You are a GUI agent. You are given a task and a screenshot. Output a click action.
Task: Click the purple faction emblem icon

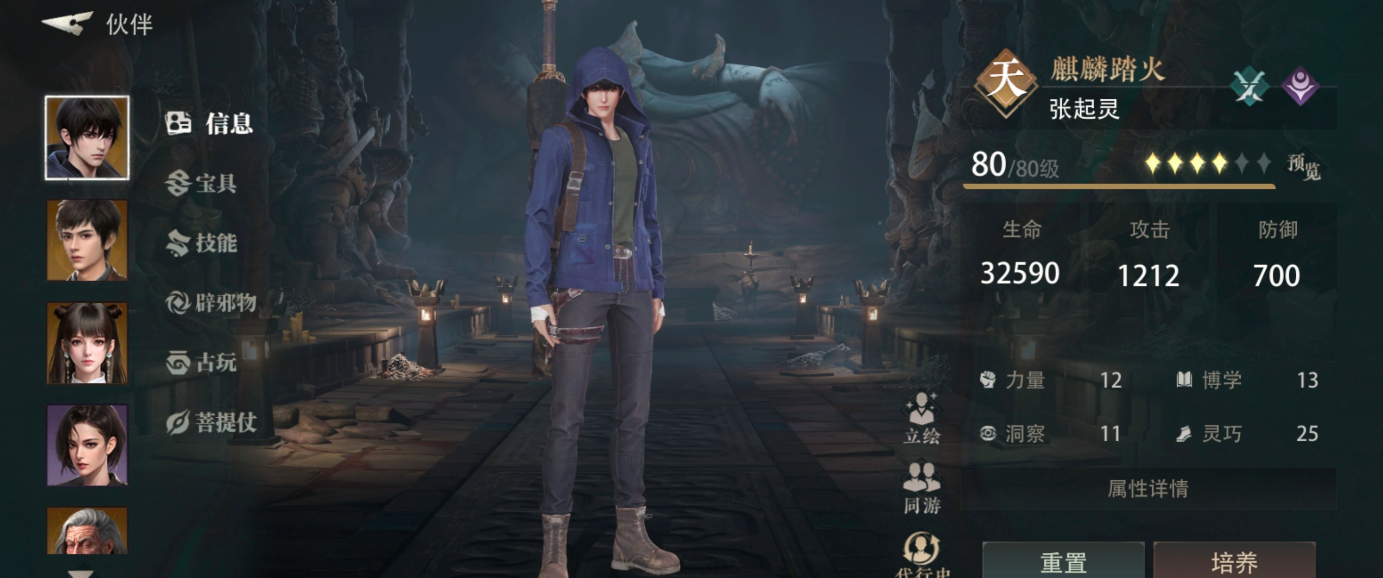click(1300, 87)
